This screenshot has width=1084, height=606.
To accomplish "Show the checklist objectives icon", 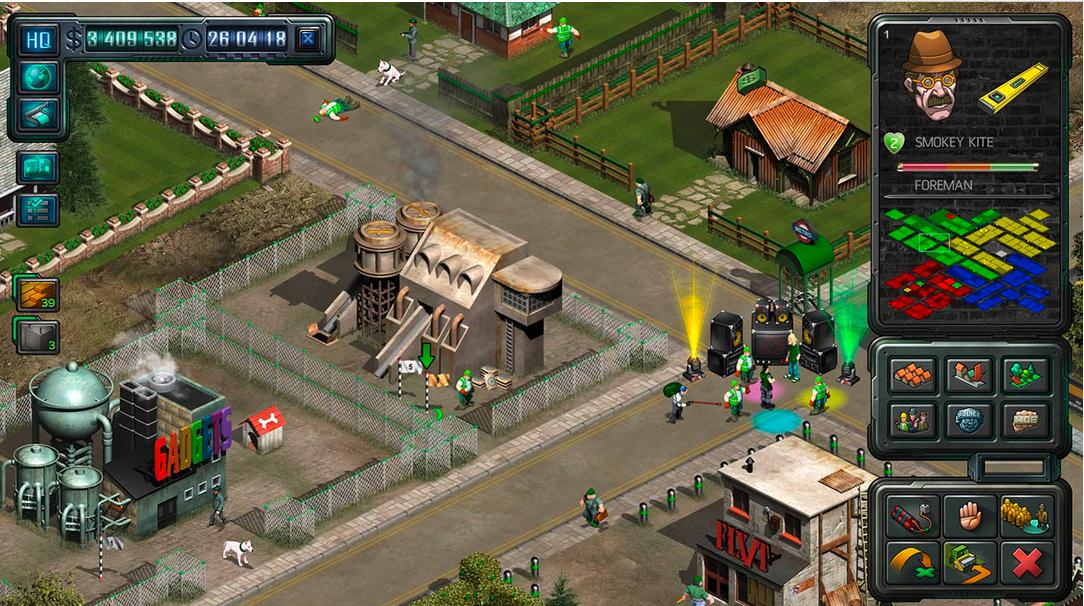I will (38, 209).
